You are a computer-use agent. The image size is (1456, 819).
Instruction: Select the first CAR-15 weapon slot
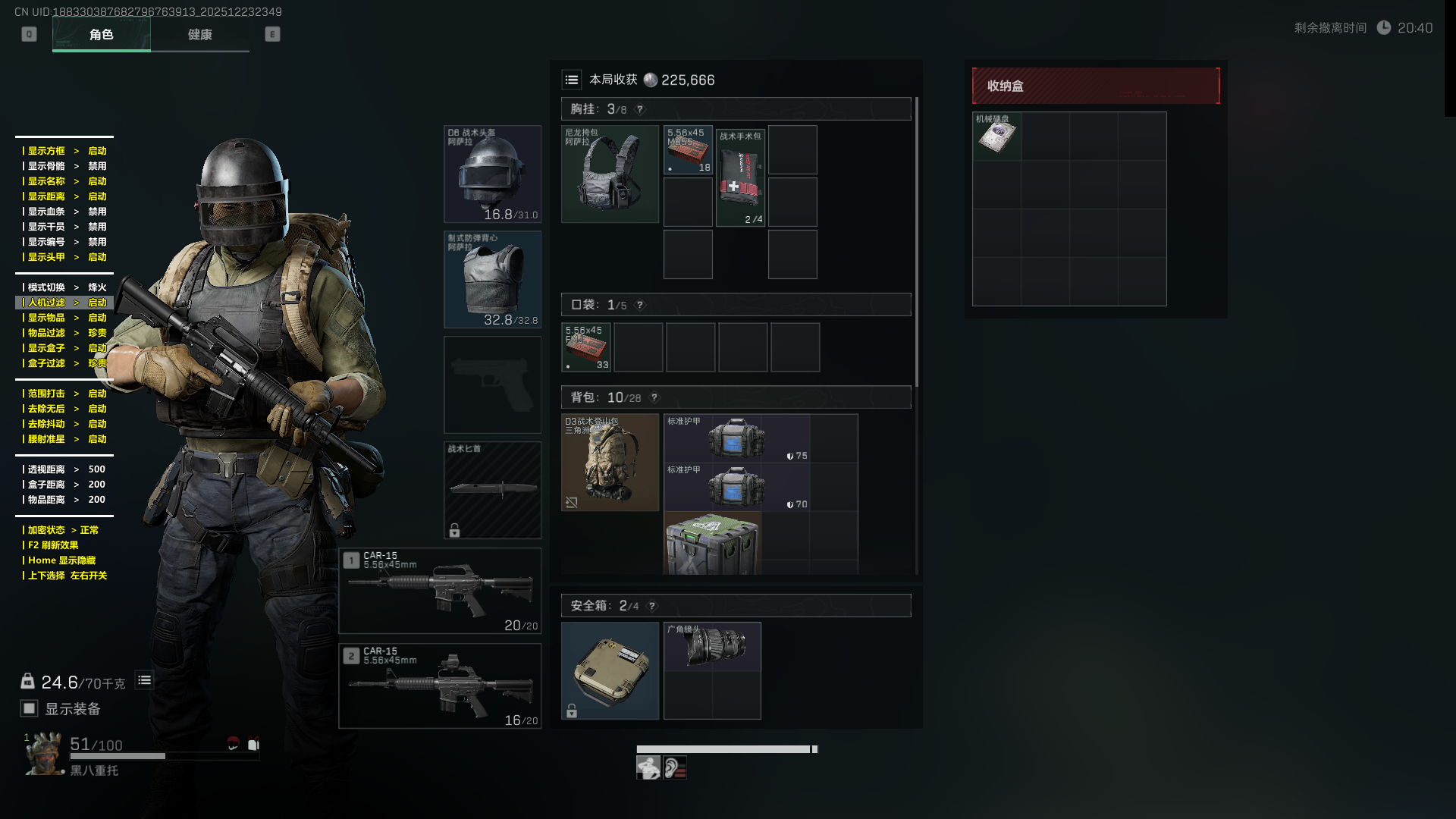tap(440, 591)
